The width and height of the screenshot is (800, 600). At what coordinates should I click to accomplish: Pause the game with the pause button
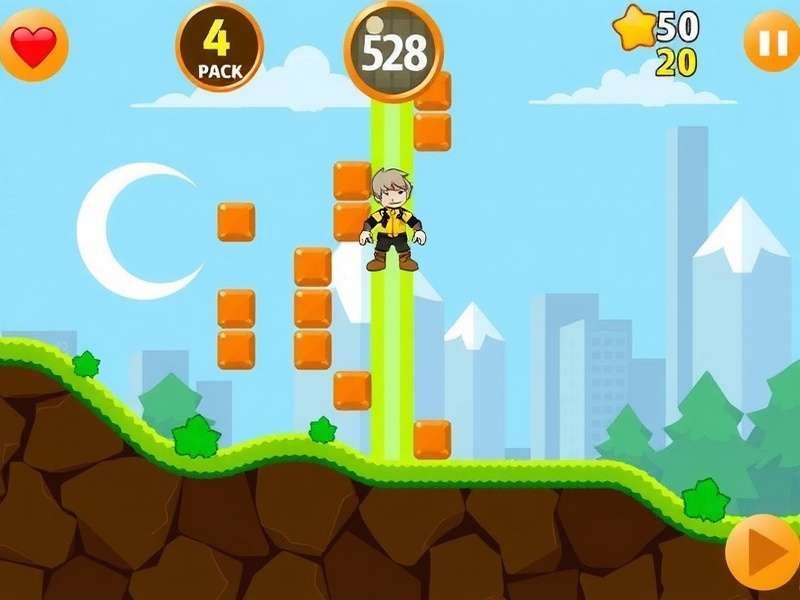click(x=771, y=42)
